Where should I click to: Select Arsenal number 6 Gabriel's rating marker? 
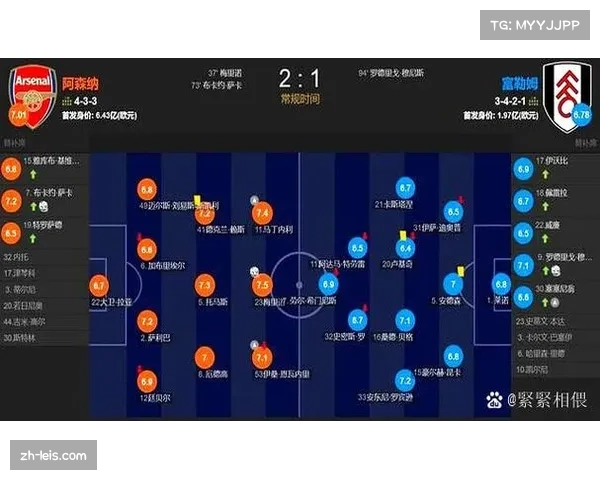pyautogui.click(x=147, y=249)
